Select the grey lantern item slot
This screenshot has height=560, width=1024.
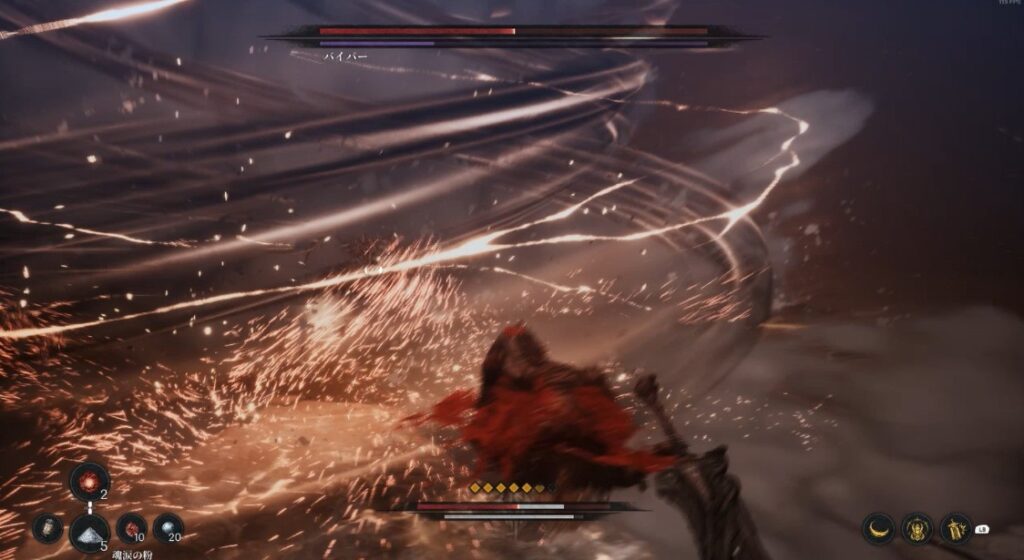coord(47,528)
